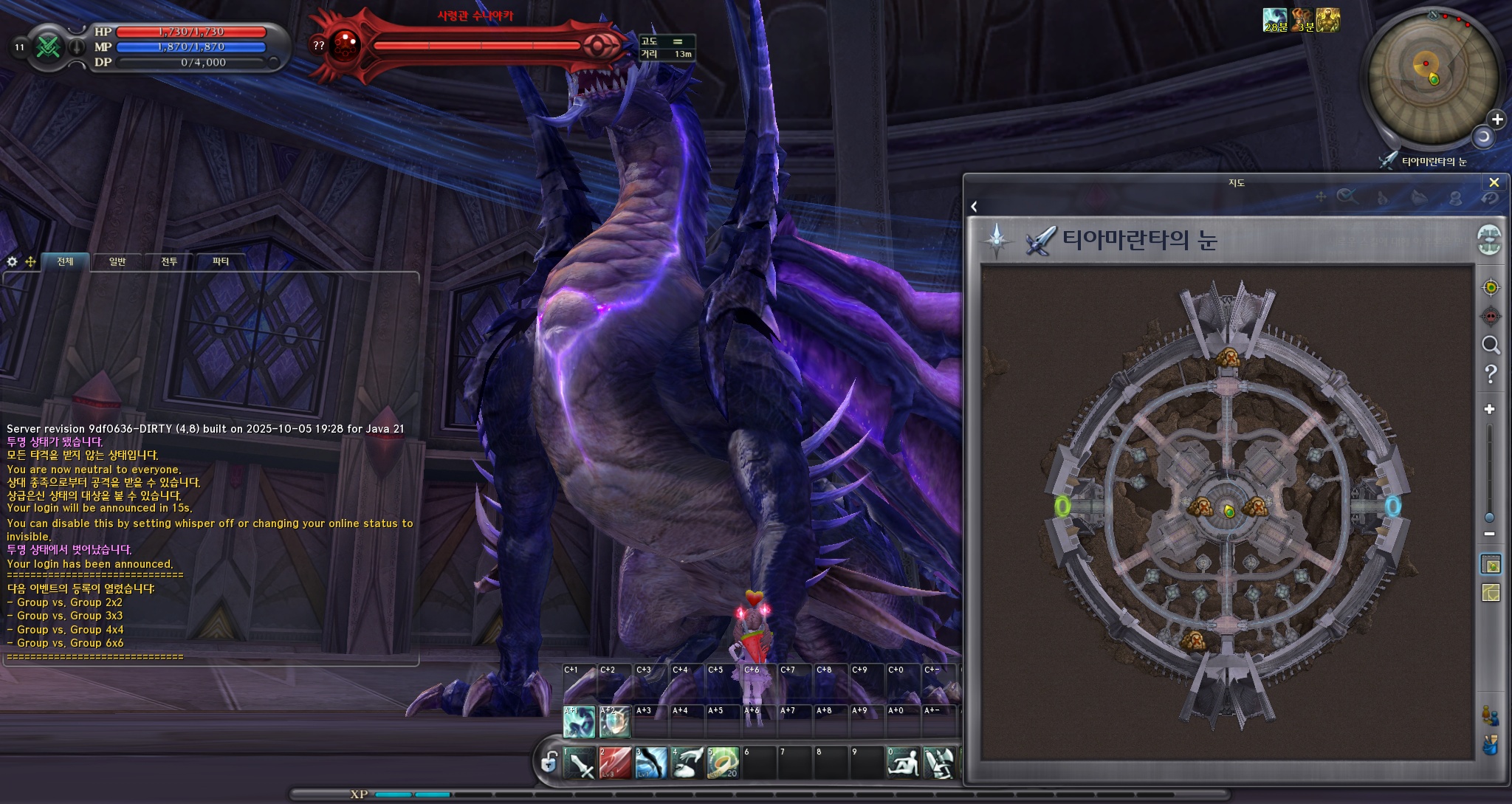Close the map window
1512x804 pixels.
pyautogui.click(x=1494, y=182)
